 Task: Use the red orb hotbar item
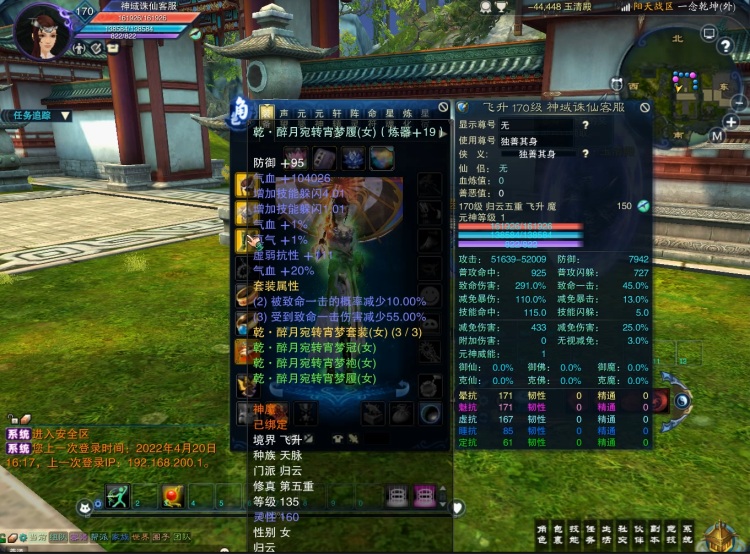coord(172,495)
